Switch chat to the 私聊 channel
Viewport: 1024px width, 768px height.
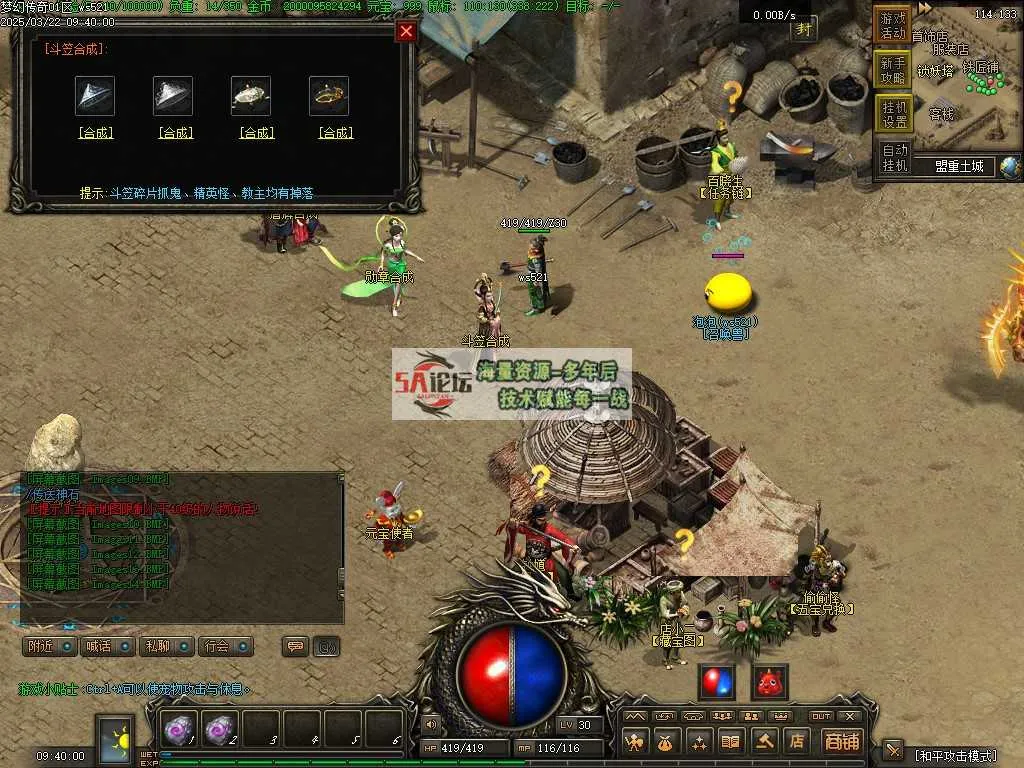click(165, 646)
